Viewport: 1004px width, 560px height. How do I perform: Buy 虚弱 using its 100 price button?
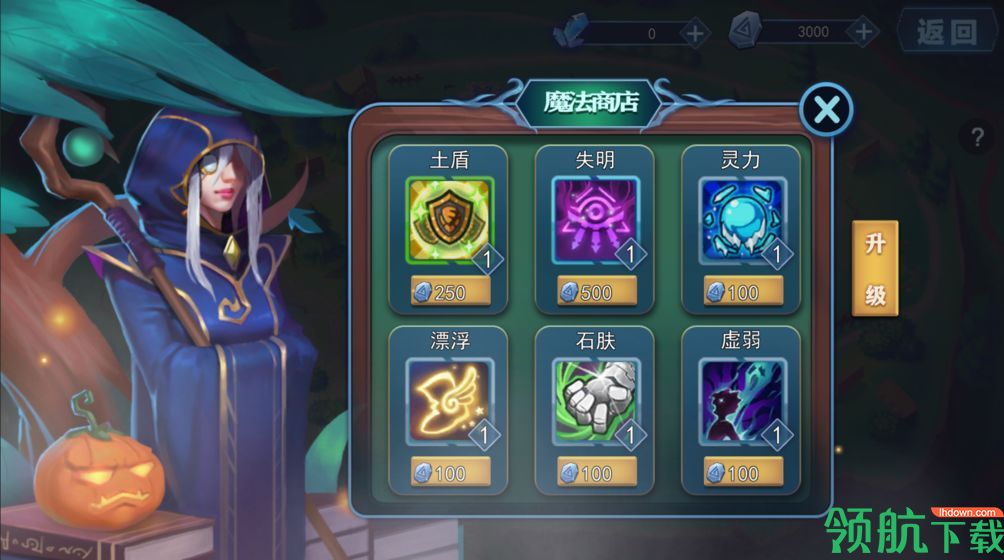pos(741,472)
